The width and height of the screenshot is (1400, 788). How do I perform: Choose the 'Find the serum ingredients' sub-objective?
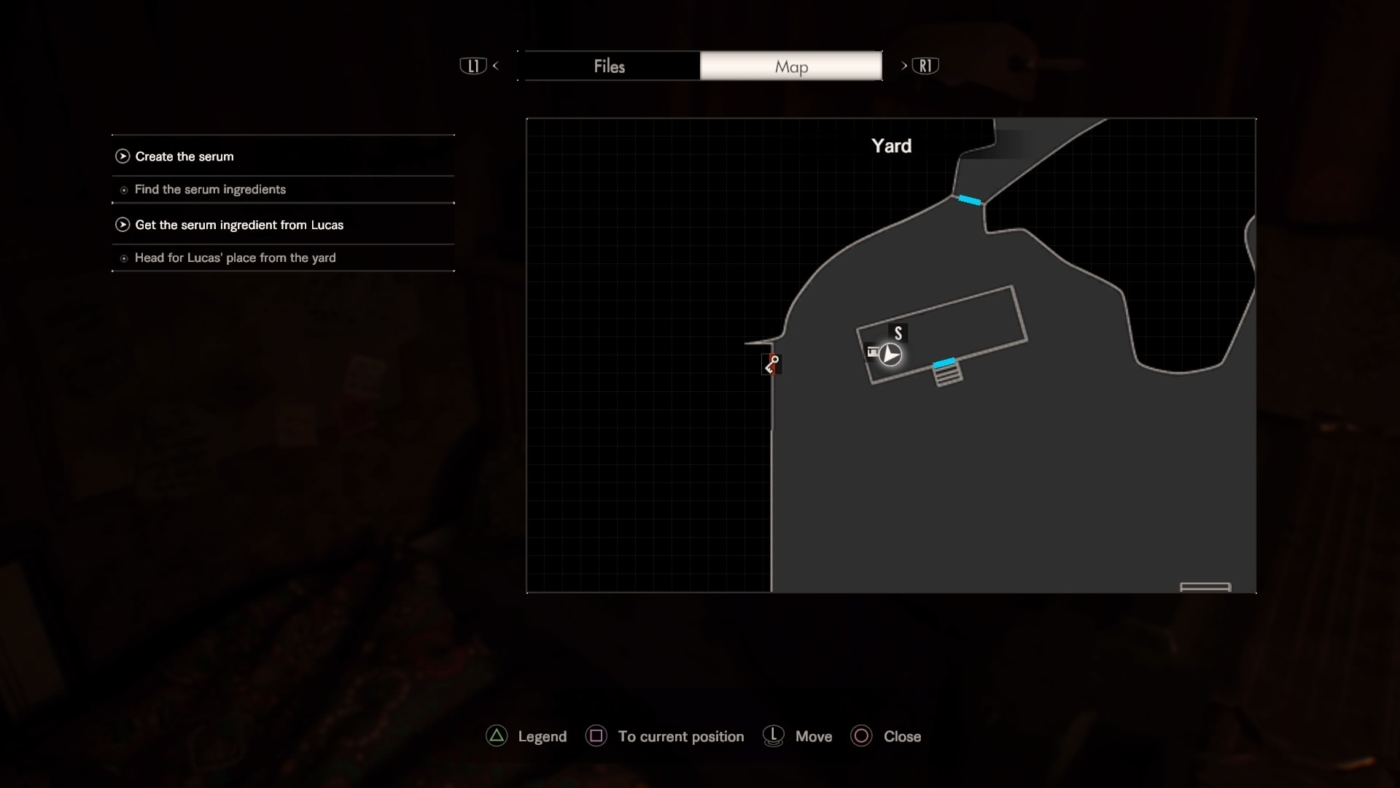[210, 189]
